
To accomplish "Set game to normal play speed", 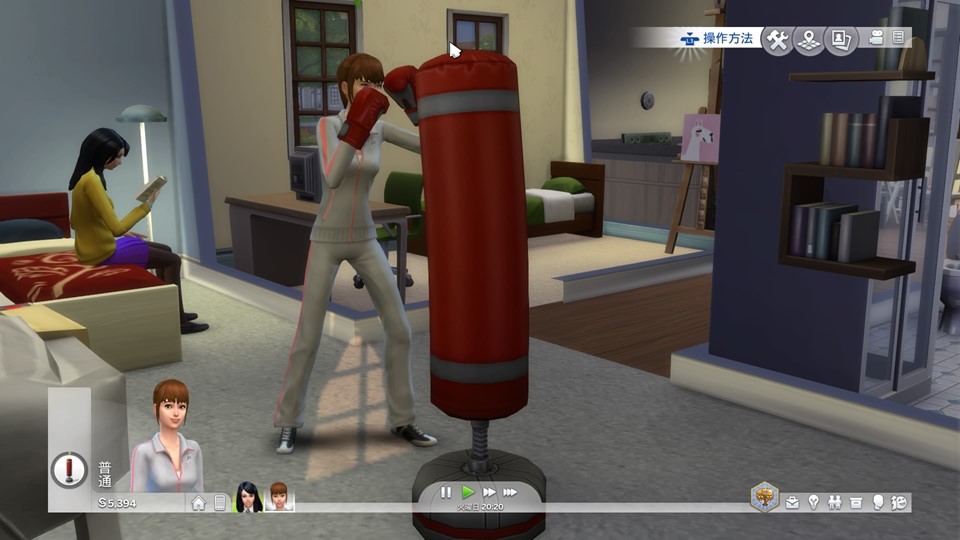I will coord(468,492).
